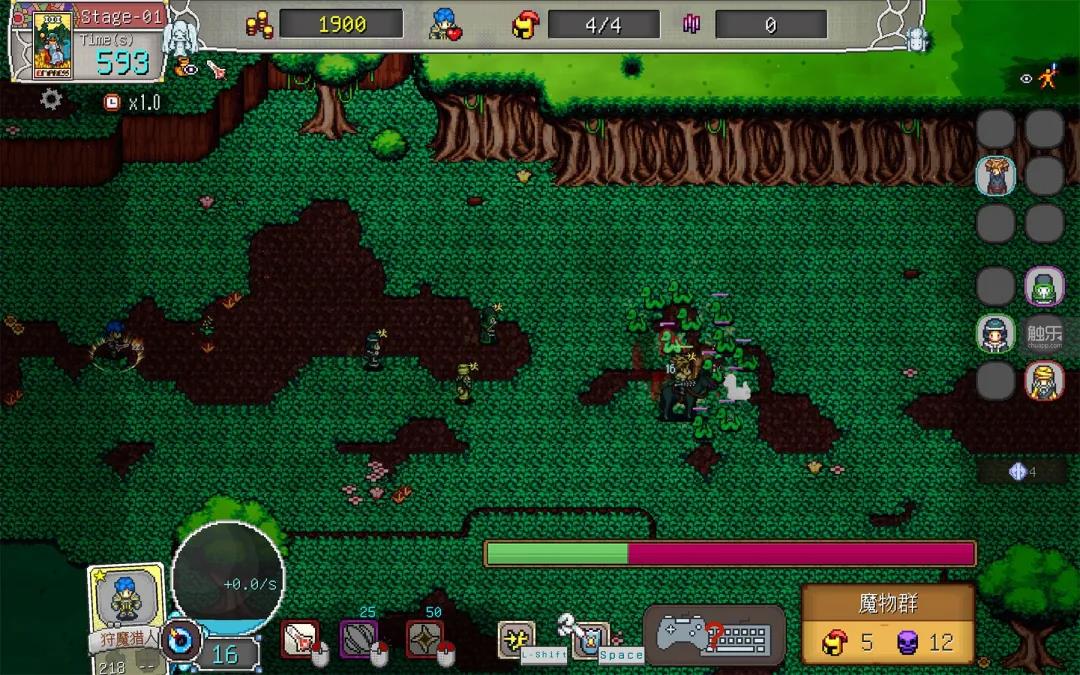Activate the red sword slash skill
Image resolution: width=1080 pixels, height=675 pixels.
(x=299, y=639)
